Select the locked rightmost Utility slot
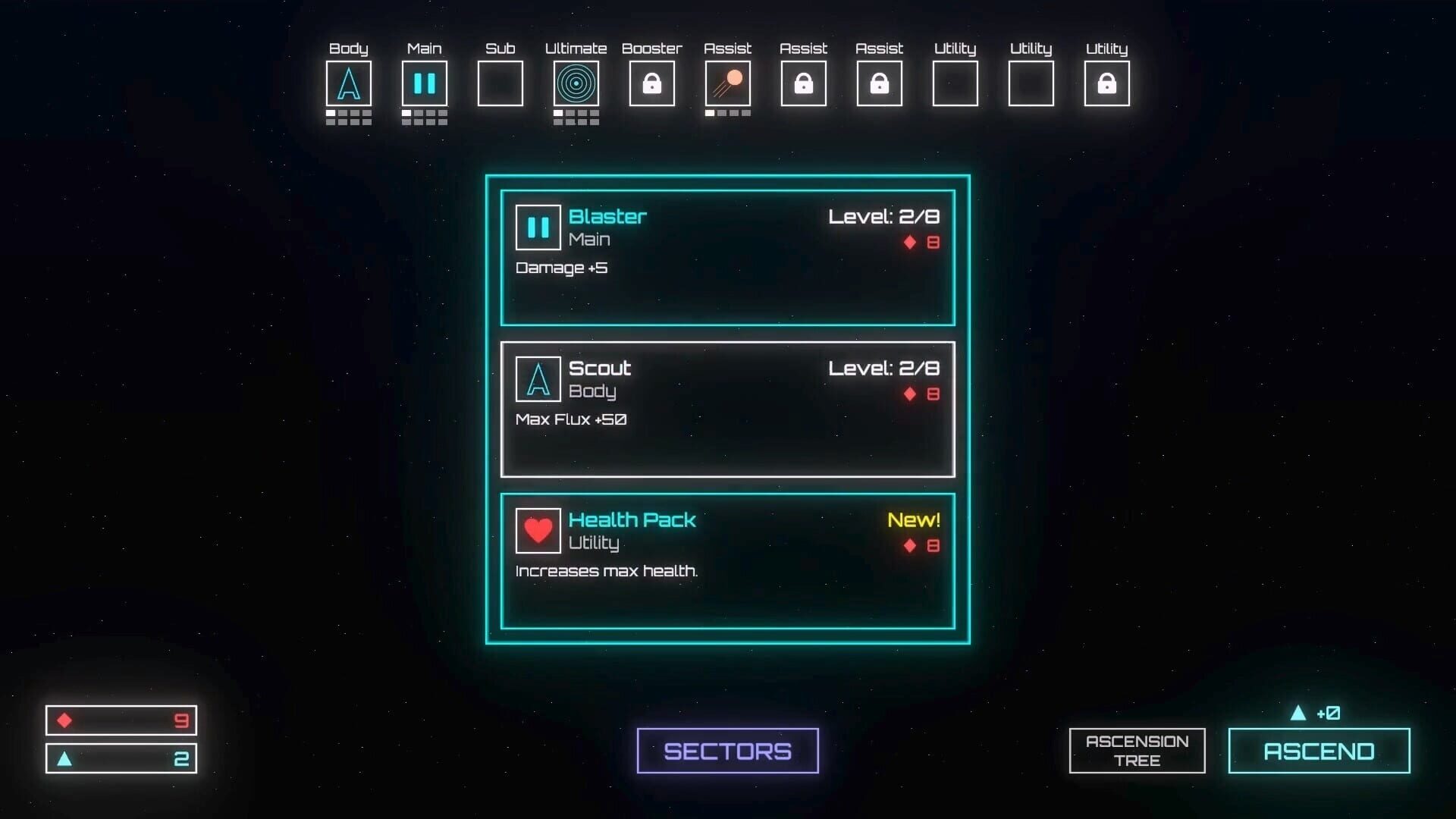The image size is (1456, 819). click(1106, 83)
